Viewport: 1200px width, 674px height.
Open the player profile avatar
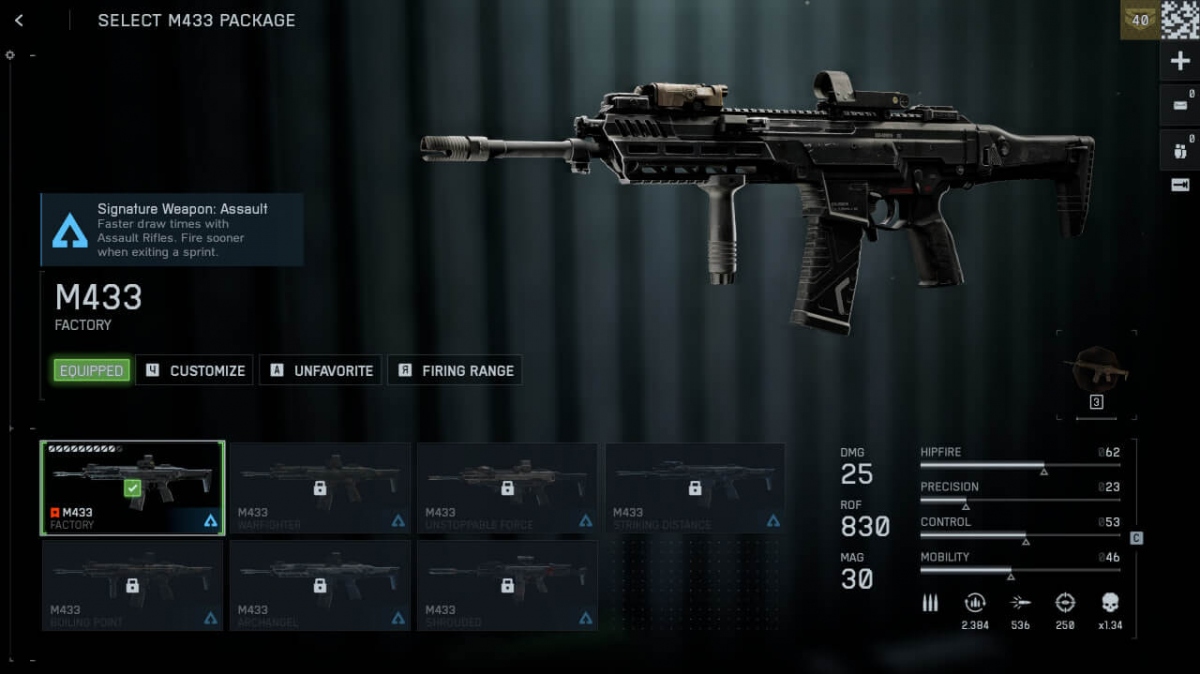(1180, 20)
